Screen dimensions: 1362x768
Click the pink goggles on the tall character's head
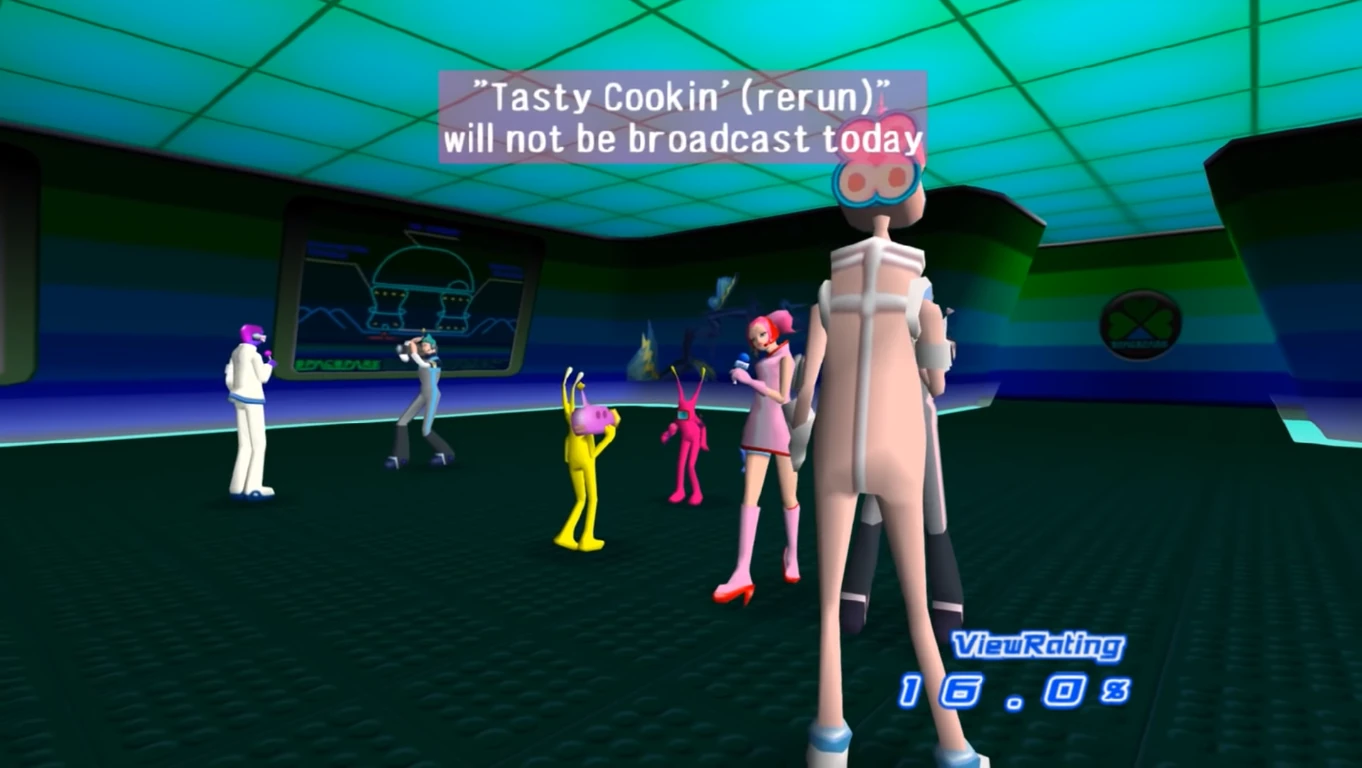(x=877, y=180)
